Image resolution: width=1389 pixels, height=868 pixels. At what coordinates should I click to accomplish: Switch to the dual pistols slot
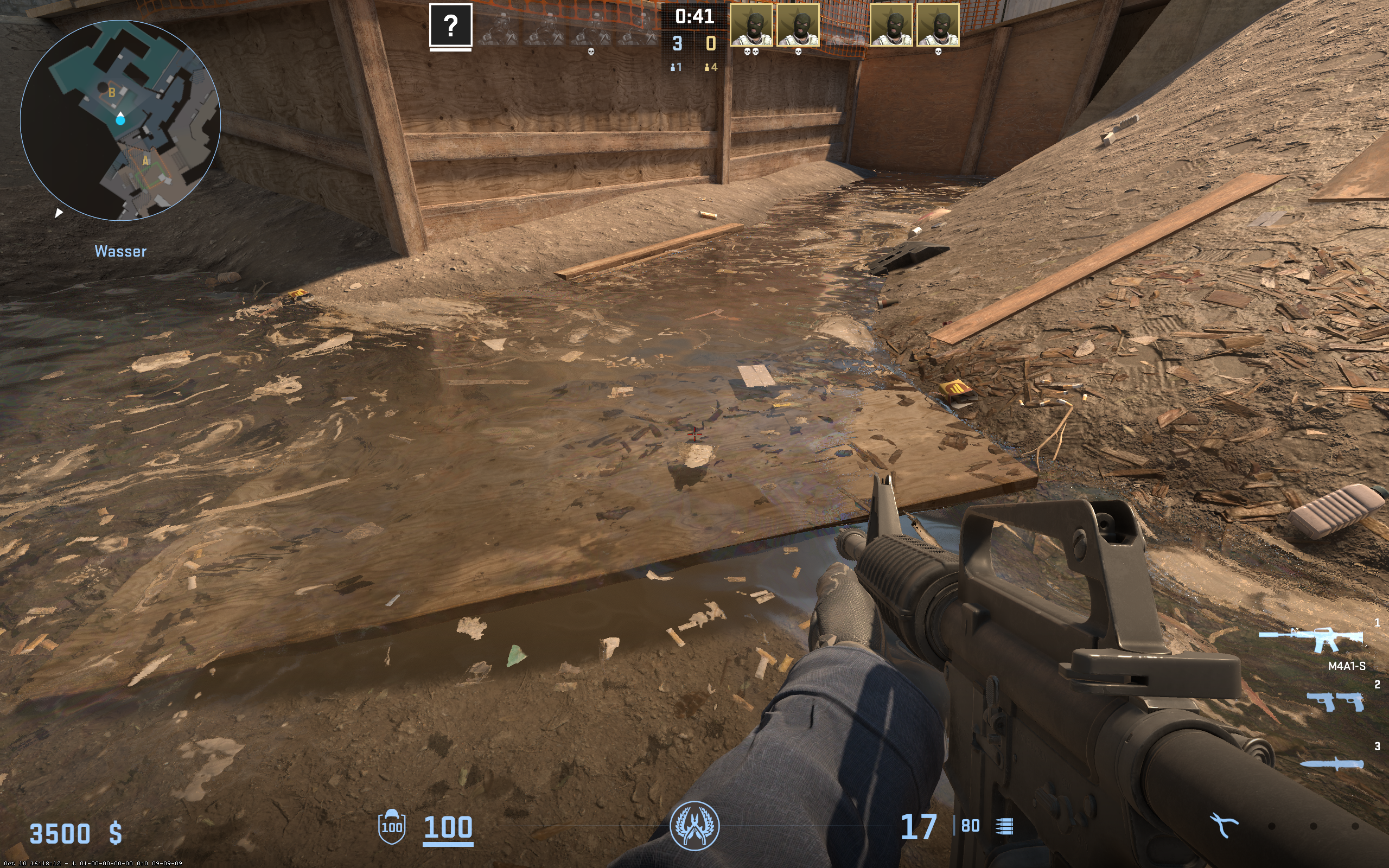[x=1335, y=701]
